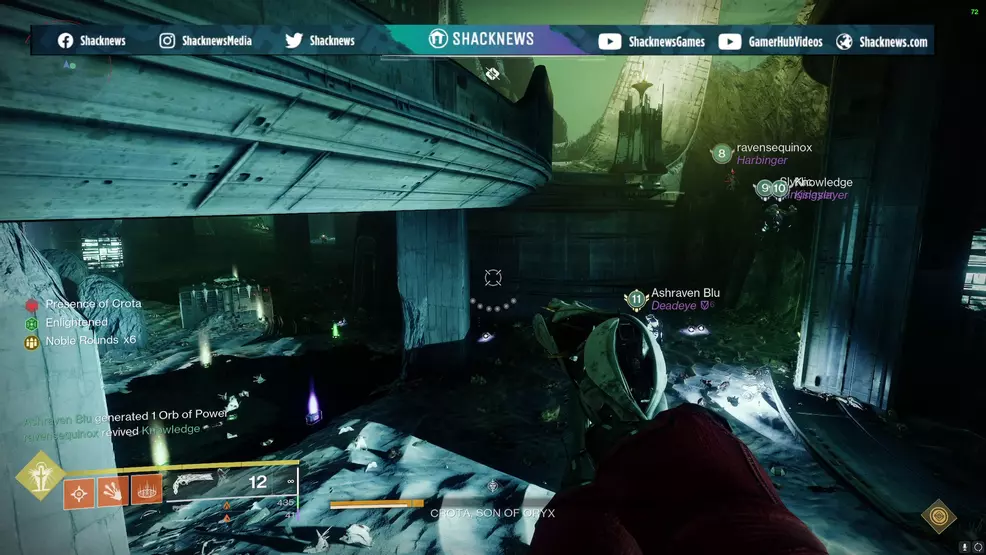Select Ashraven Blu's player nameplate
This screenshot has width=986, height=555.
[x=685, y=294]
